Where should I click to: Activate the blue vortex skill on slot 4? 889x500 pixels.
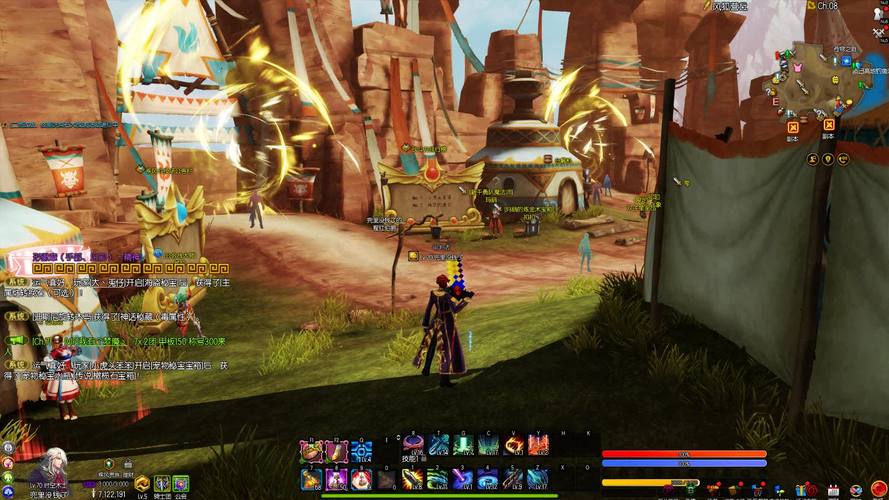point(488,479)
